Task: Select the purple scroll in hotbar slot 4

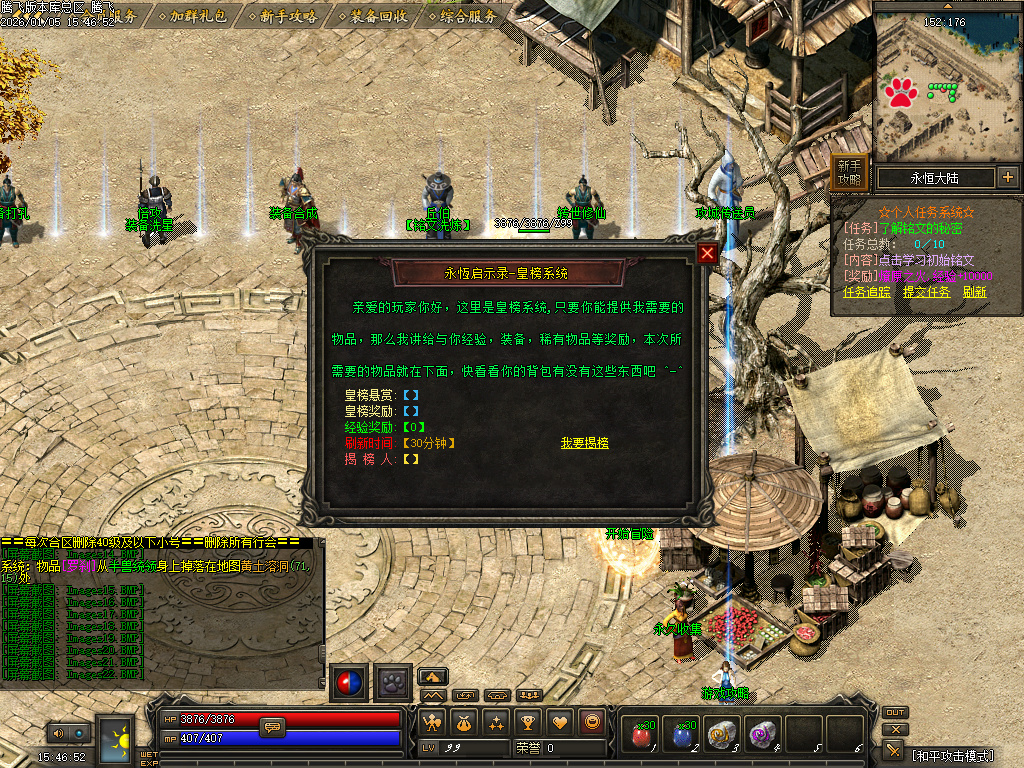Action: pyautogui.click(x=761, y=735)
